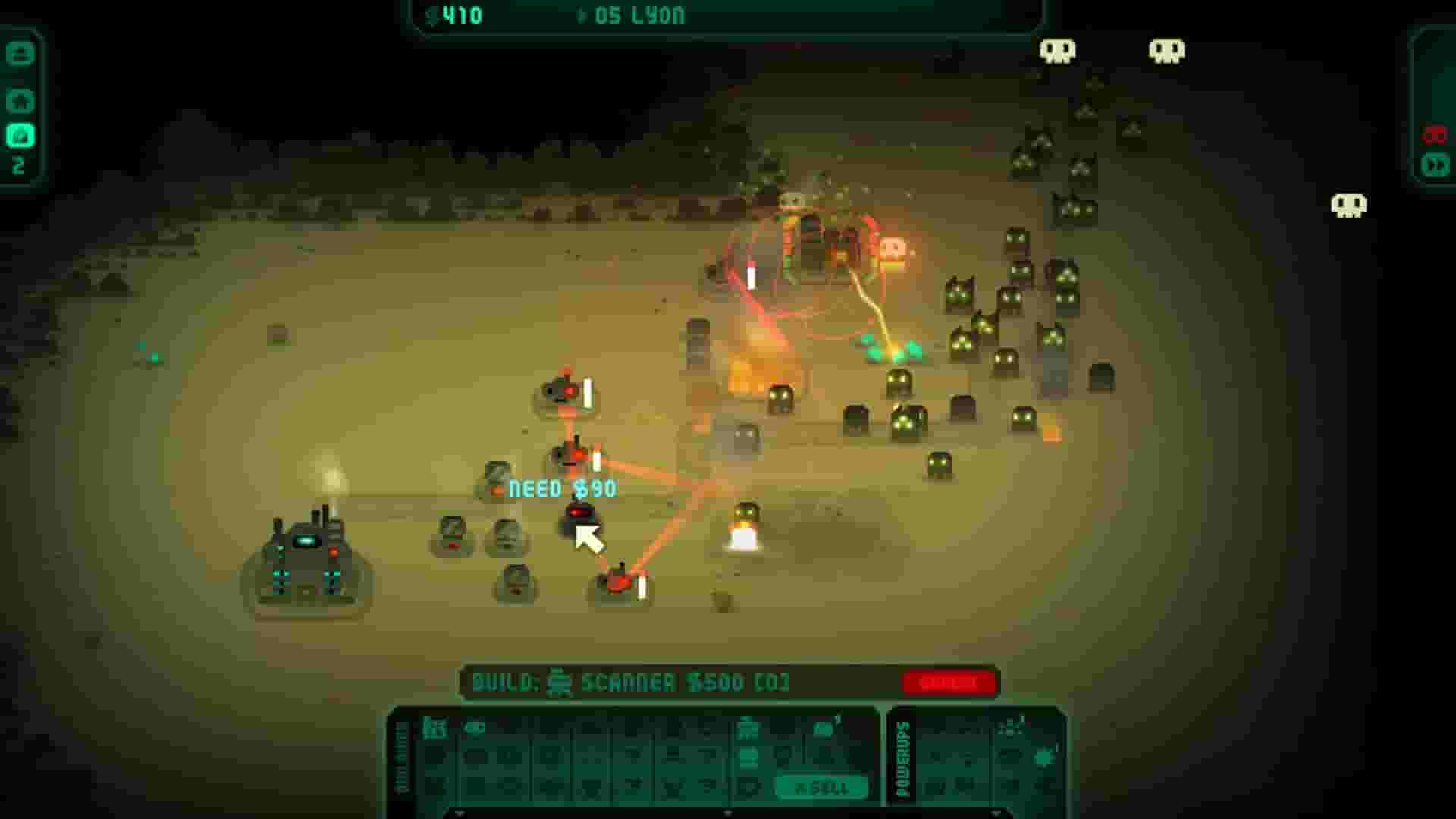Click the $410 money display at the top
The width and height of the screenshot is (1456, 819).
click(x=455, y=15)
